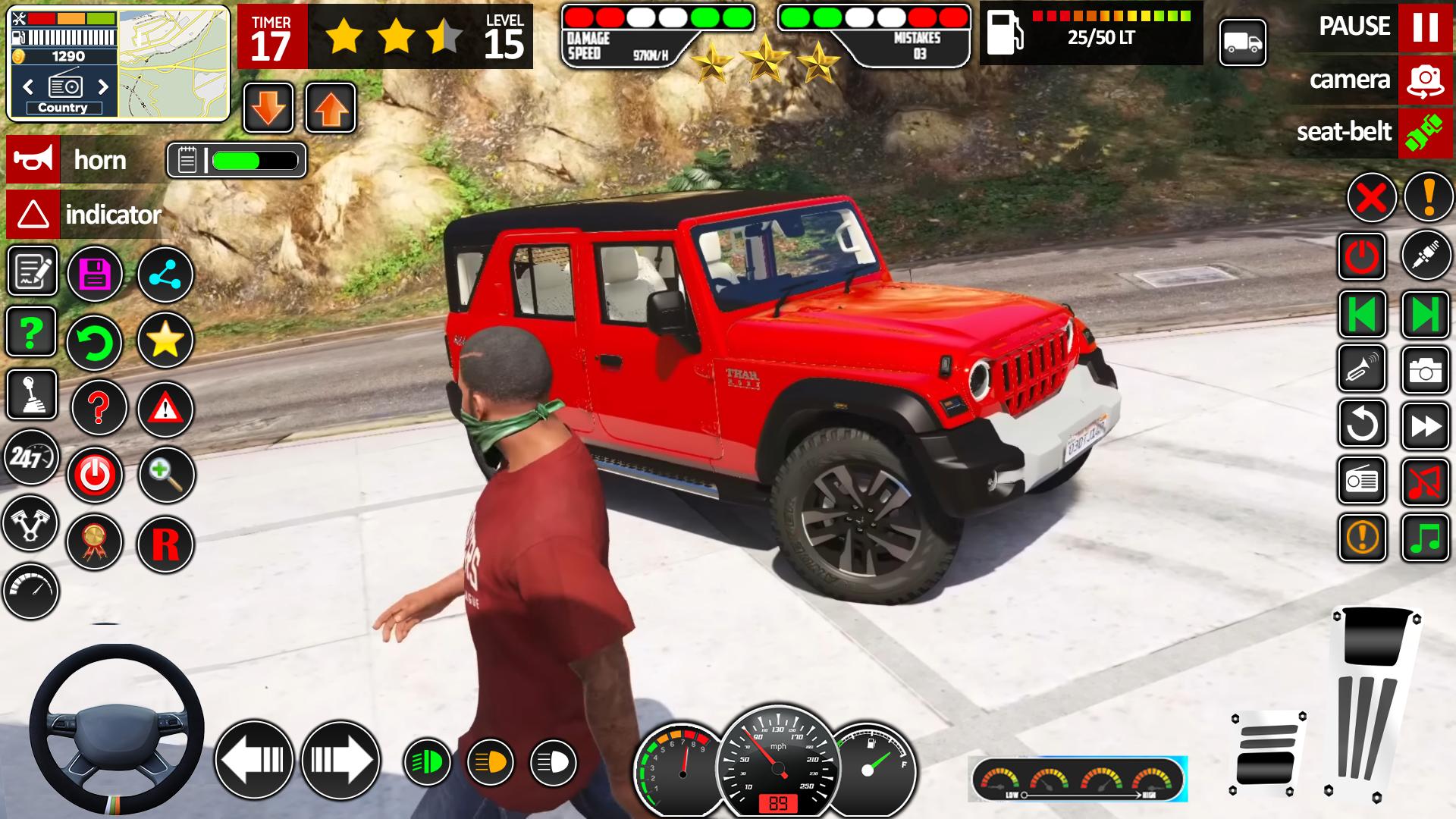
Task: Steer left with the left arrow button
Action: [254, 759]
